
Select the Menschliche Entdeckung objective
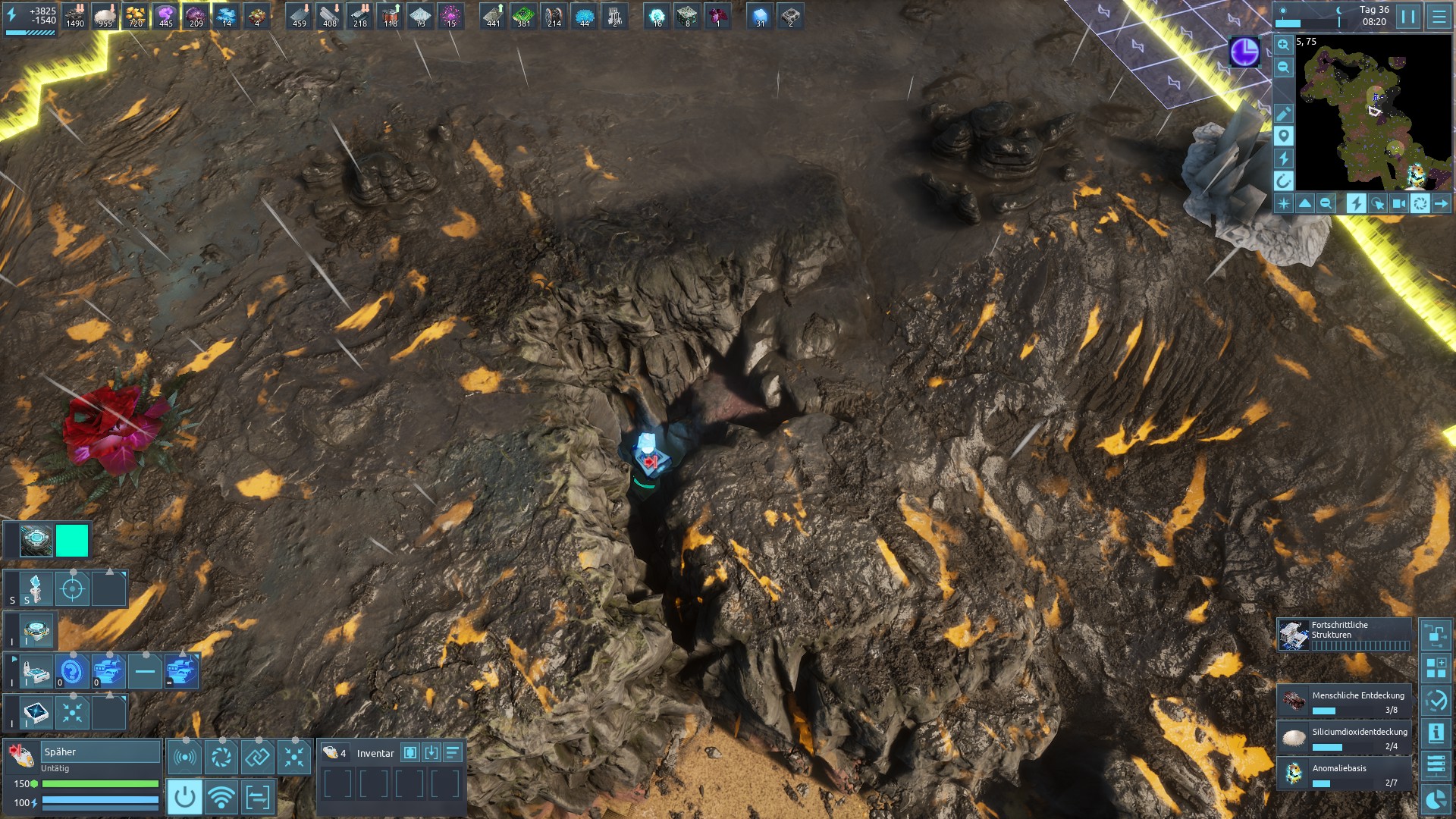(1345, 701)
